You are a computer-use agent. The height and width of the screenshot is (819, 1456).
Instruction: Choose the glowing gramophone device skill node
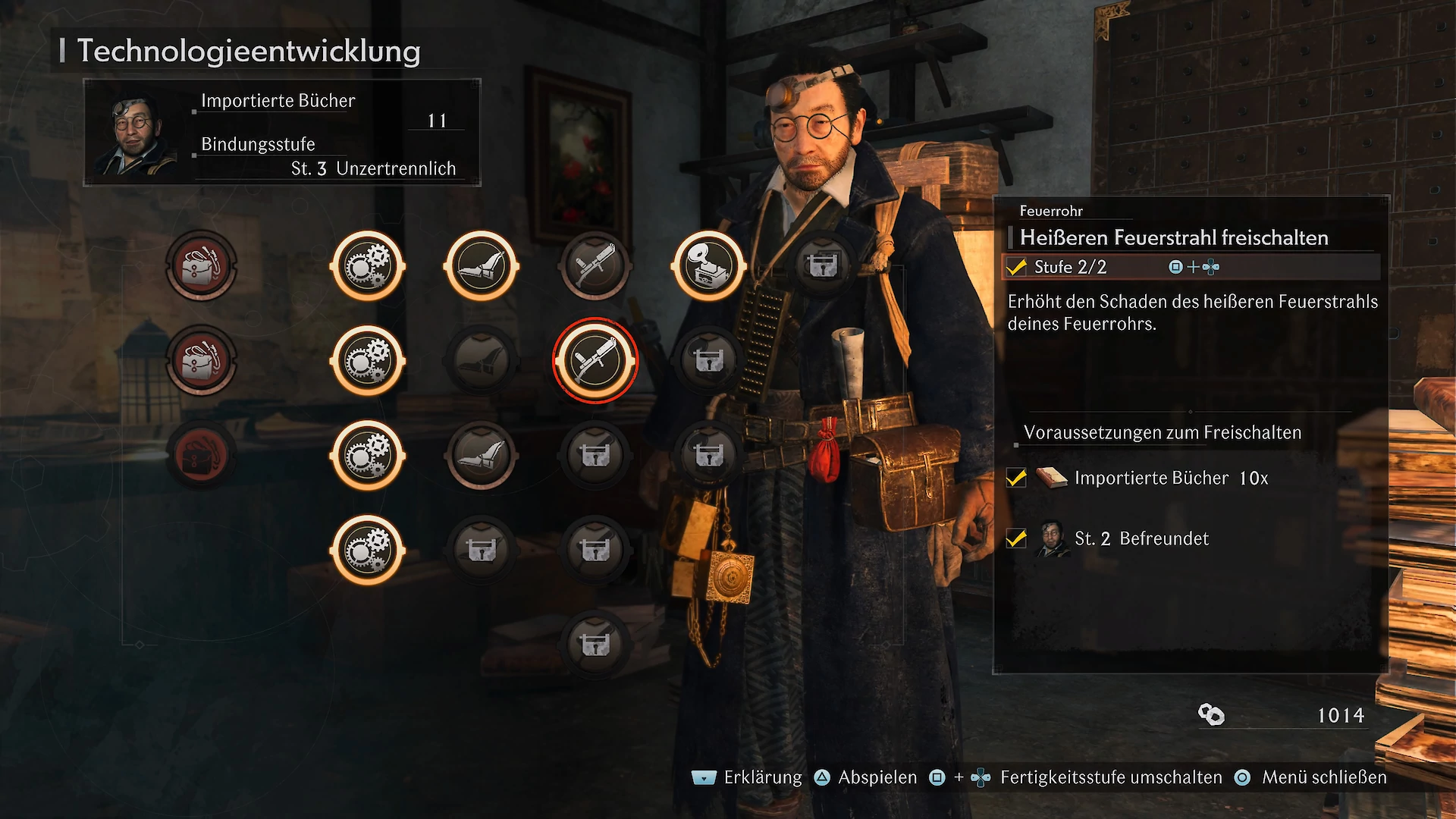709,266
